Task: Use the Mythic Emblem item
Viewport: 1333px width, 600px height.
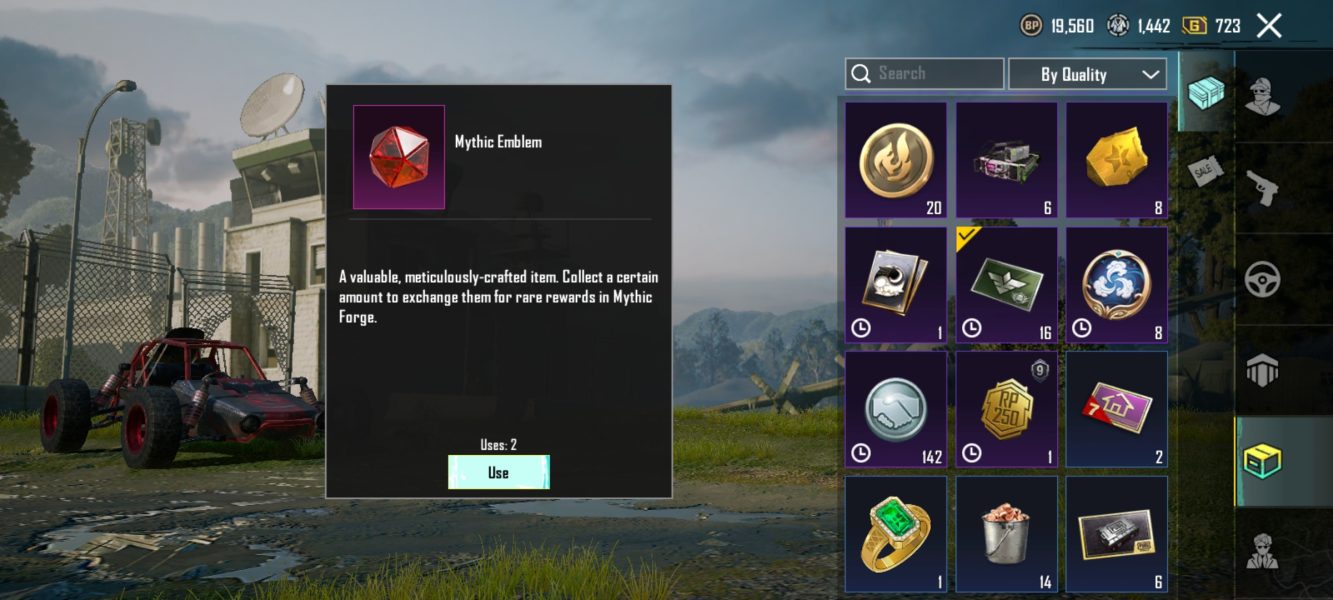Action: click(498, 472)
